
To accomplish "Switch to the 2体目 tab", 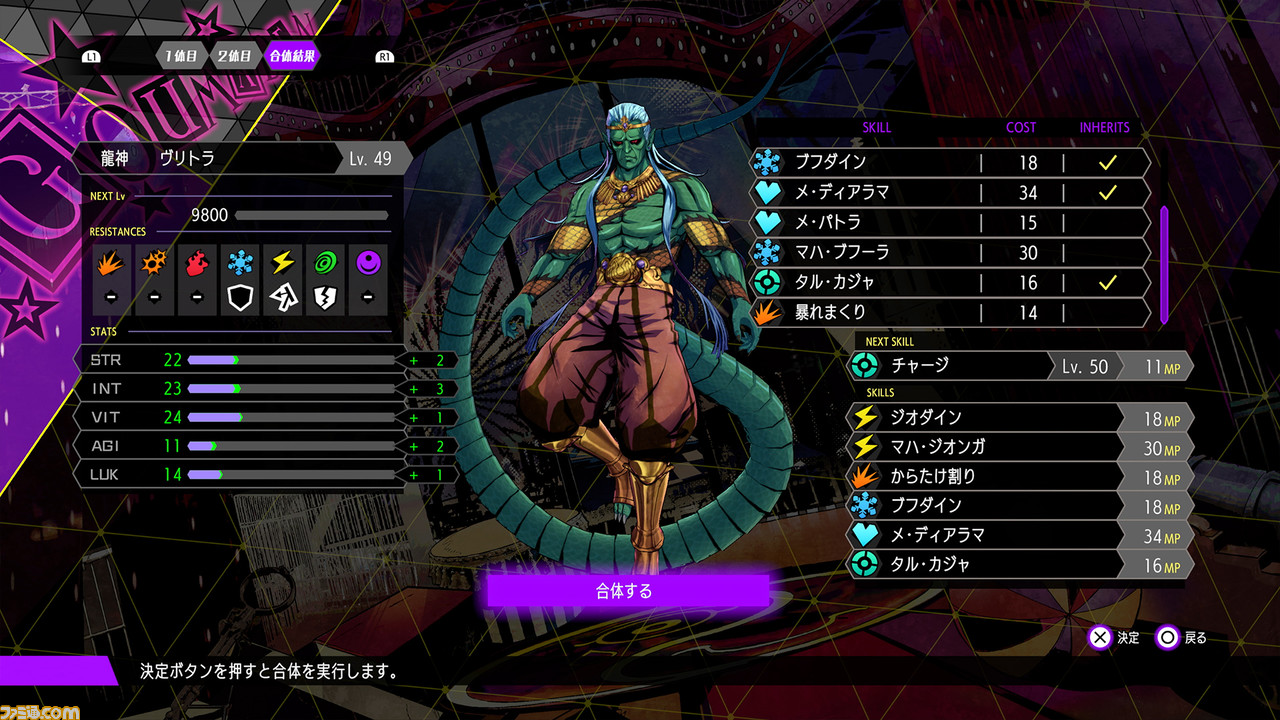I will 235,56.
